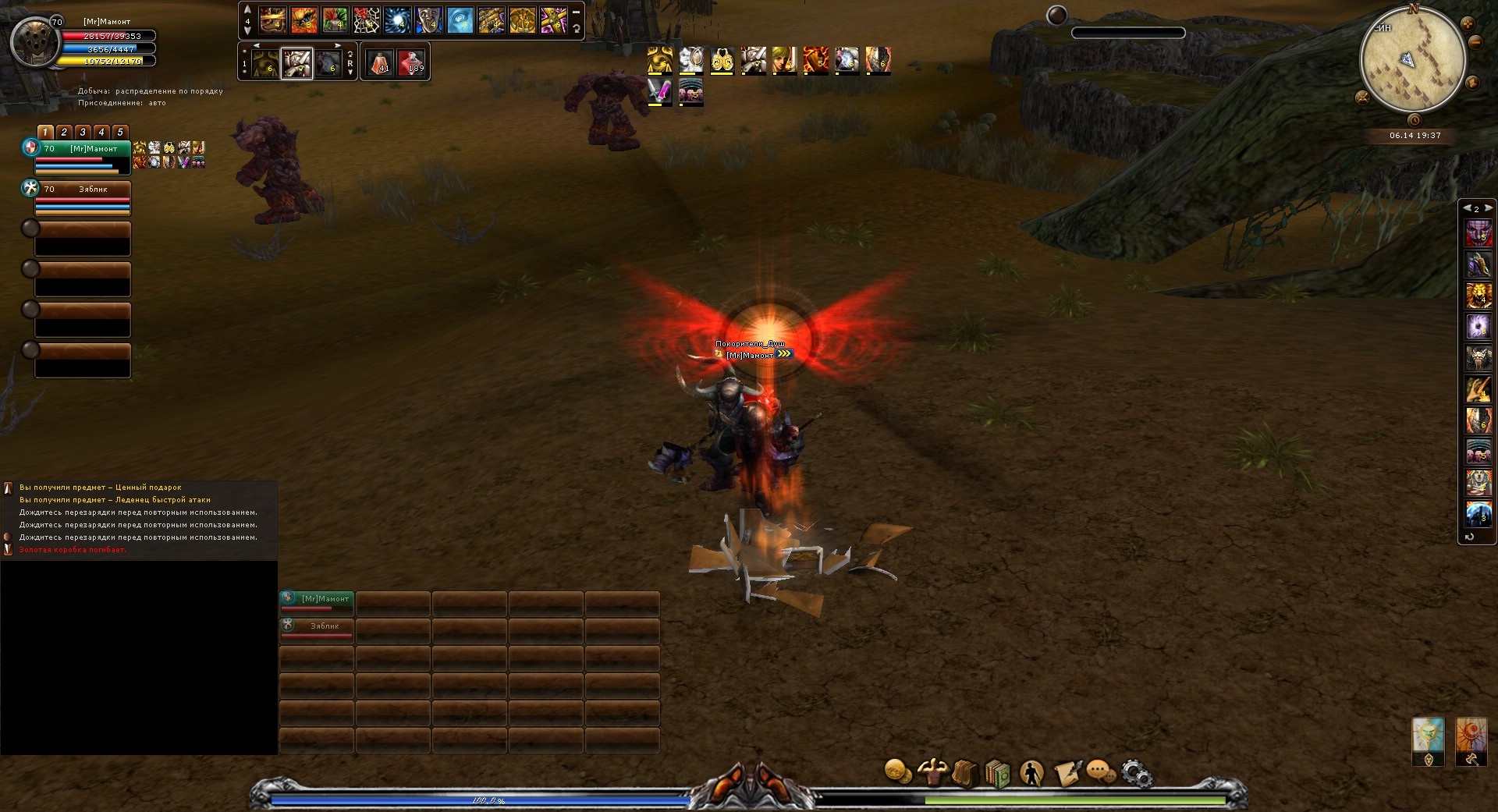Zoom out the minimap with minus button

(1475, 43)
